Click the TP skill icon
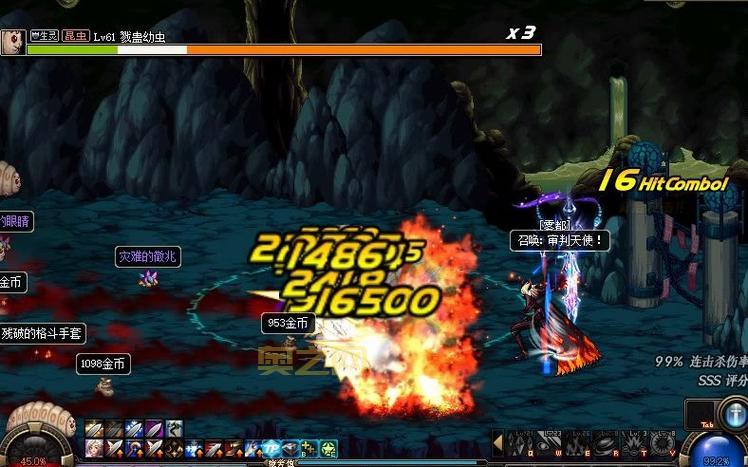Viewport: 748px width, 467px height. pyautogui.click(x=271, y=449)
